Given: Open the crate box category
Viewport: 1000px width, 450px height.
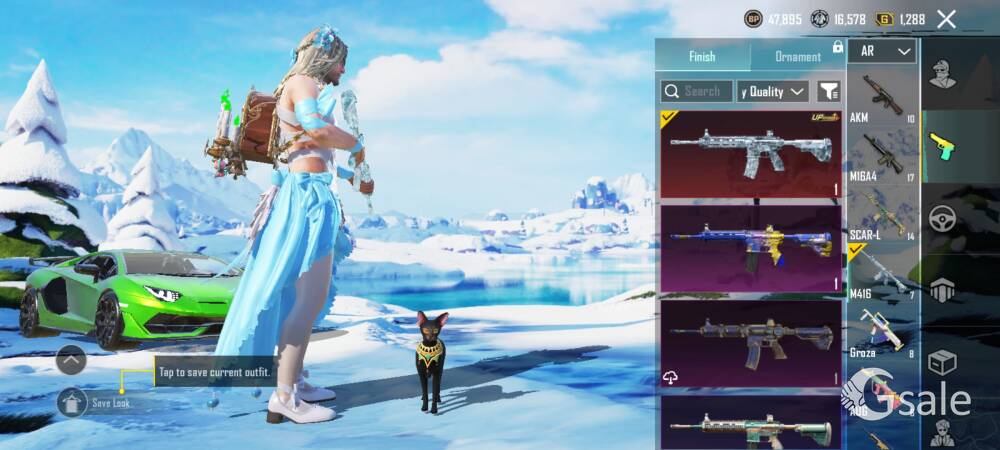Looking at the screenshot, I should [941, 362].
